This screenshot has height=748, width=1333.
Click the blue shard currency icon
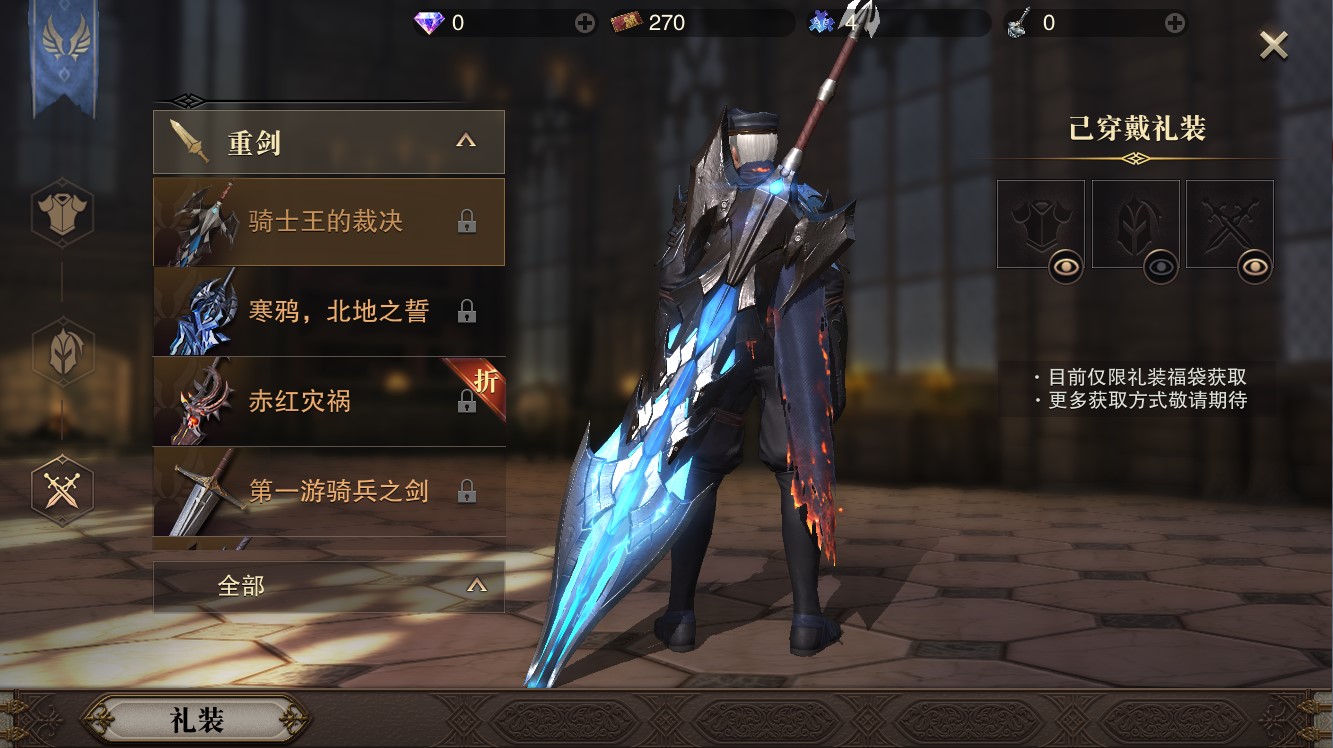point(823,20)
